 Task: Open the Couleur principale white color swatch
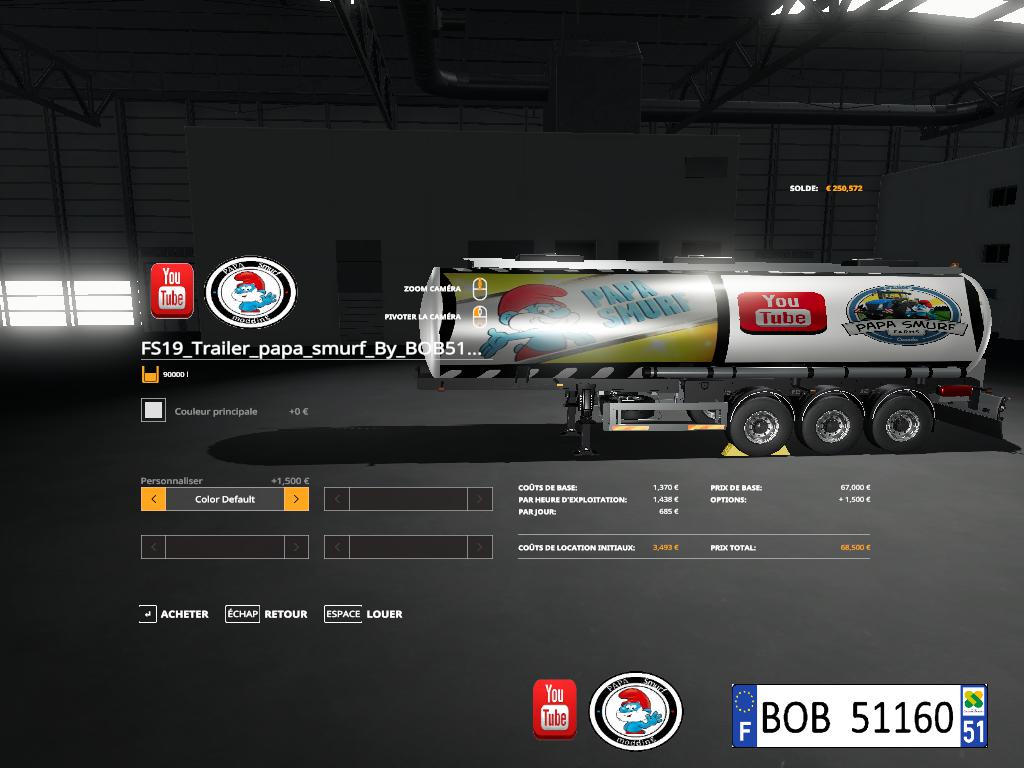tap(153, 410)
